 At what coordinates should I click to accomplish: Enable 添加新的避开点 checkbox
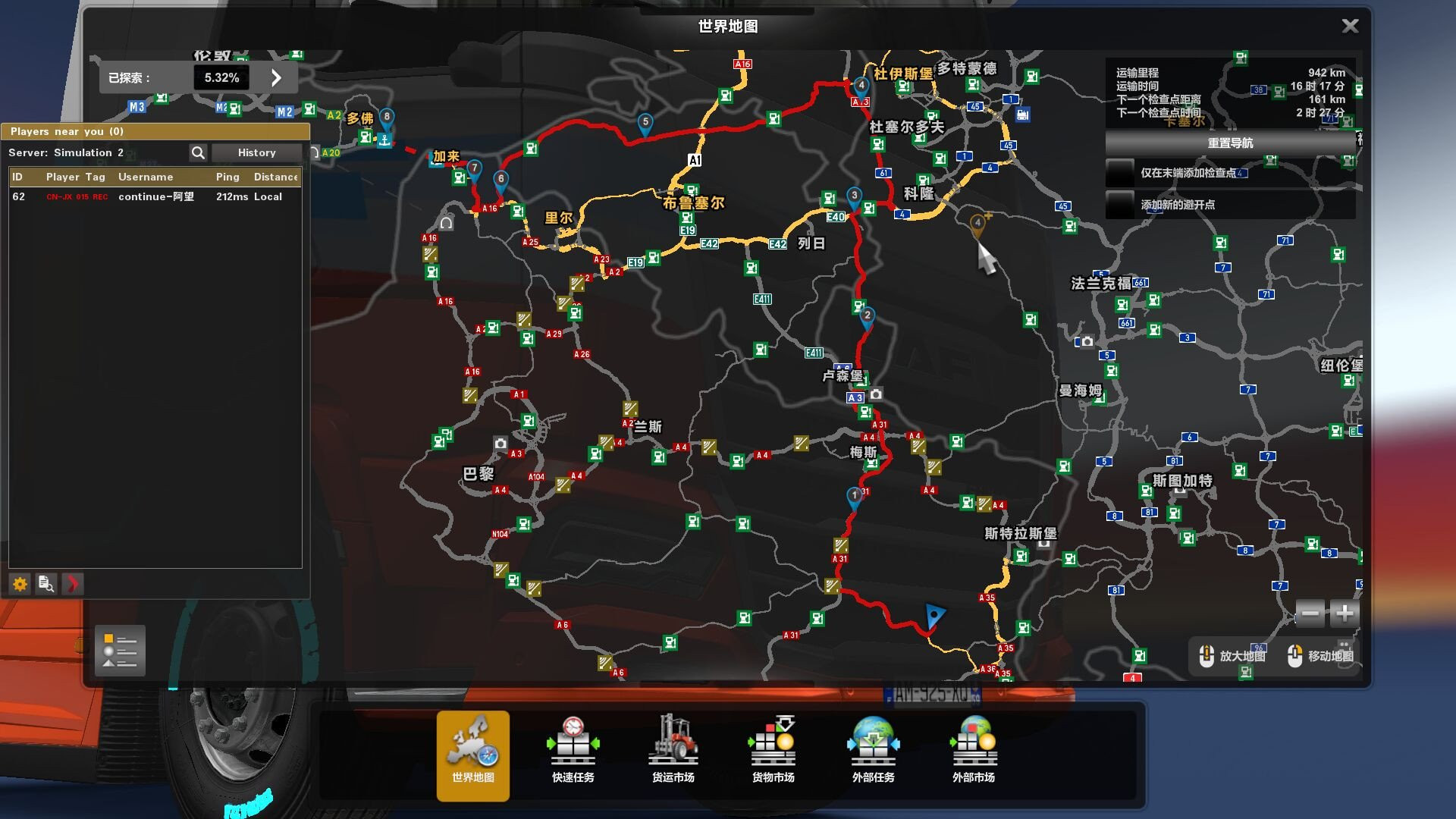coord(1119,203)
